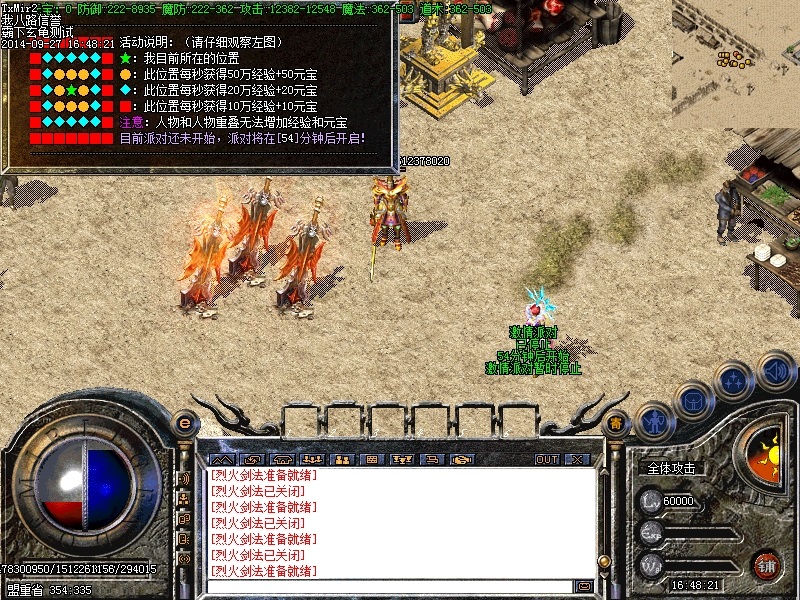Click the small orange 寄 button

click(x=617, y=425)
